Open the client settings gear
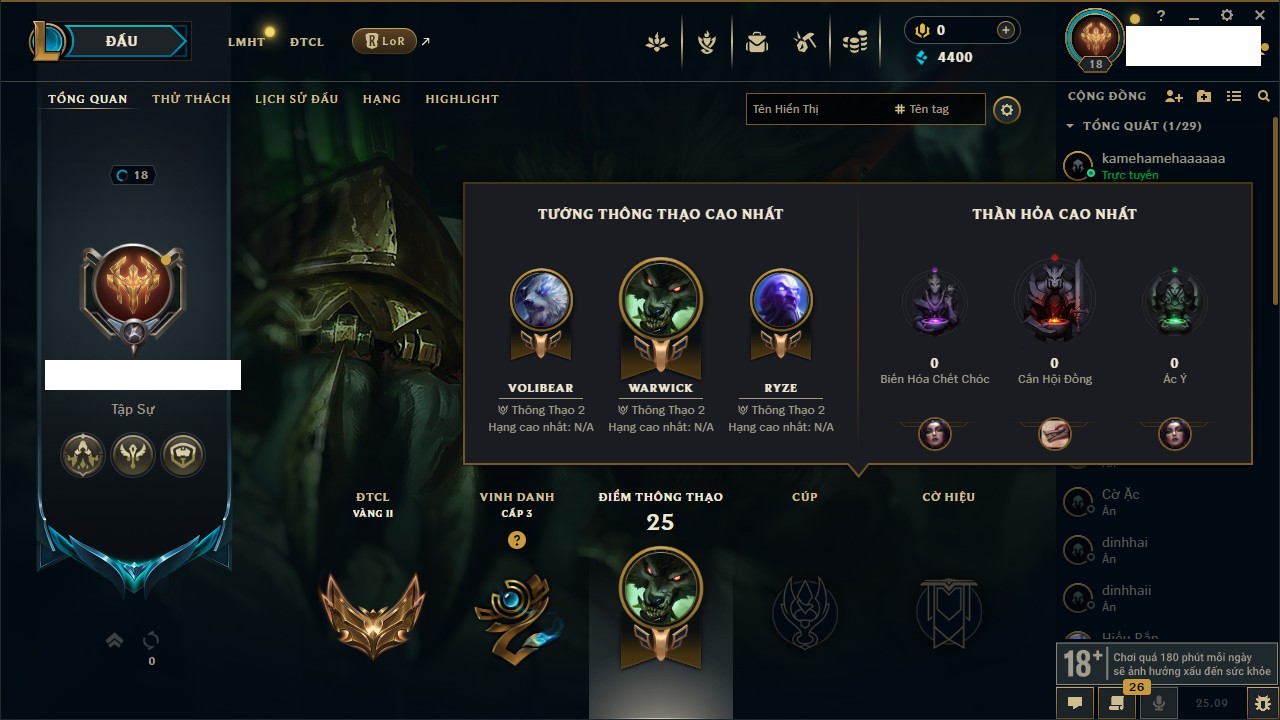The height and width of the screenshot is (720, 1280). pos(1227,16)
